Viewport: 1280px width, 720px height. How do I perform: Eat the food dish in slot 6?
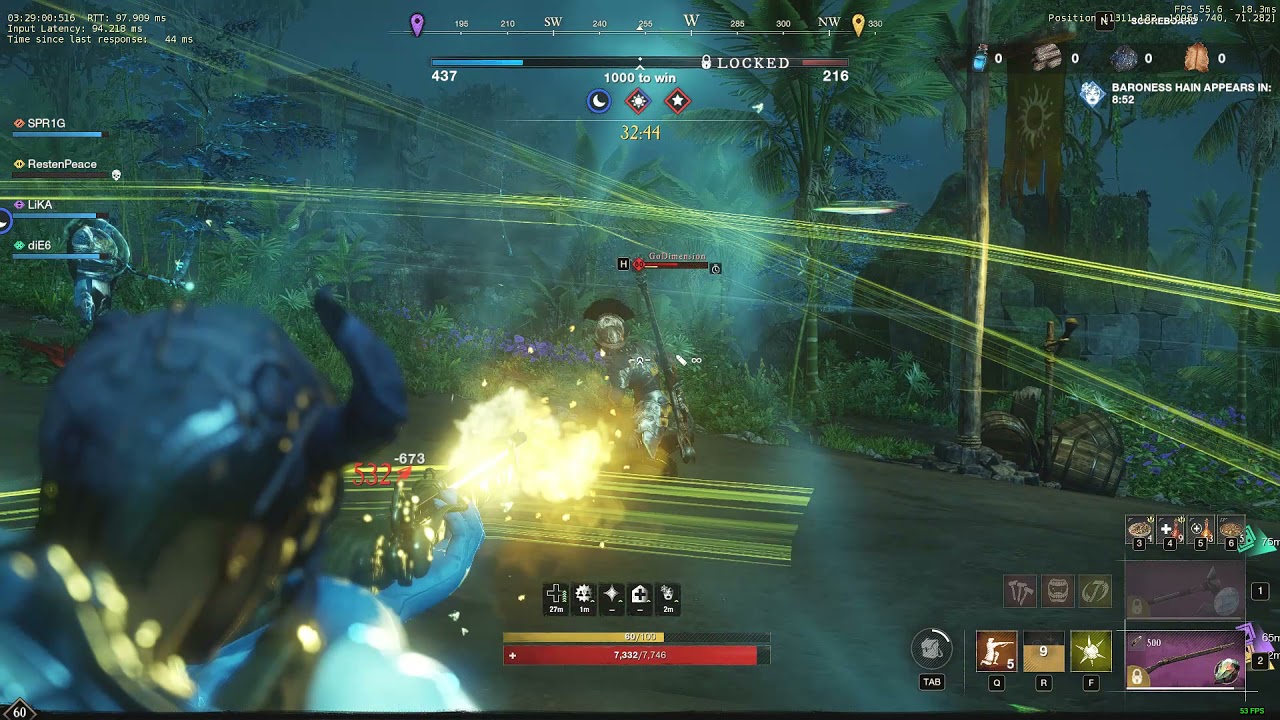(1230, 530)
